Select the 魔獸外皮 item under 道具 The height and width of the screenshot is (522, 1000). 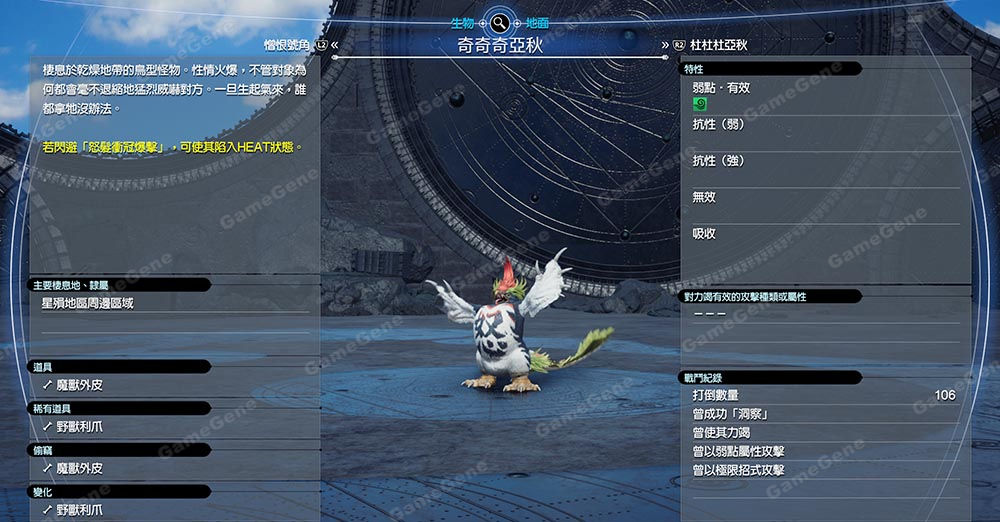pyautogui.click(x=78, y=384)
